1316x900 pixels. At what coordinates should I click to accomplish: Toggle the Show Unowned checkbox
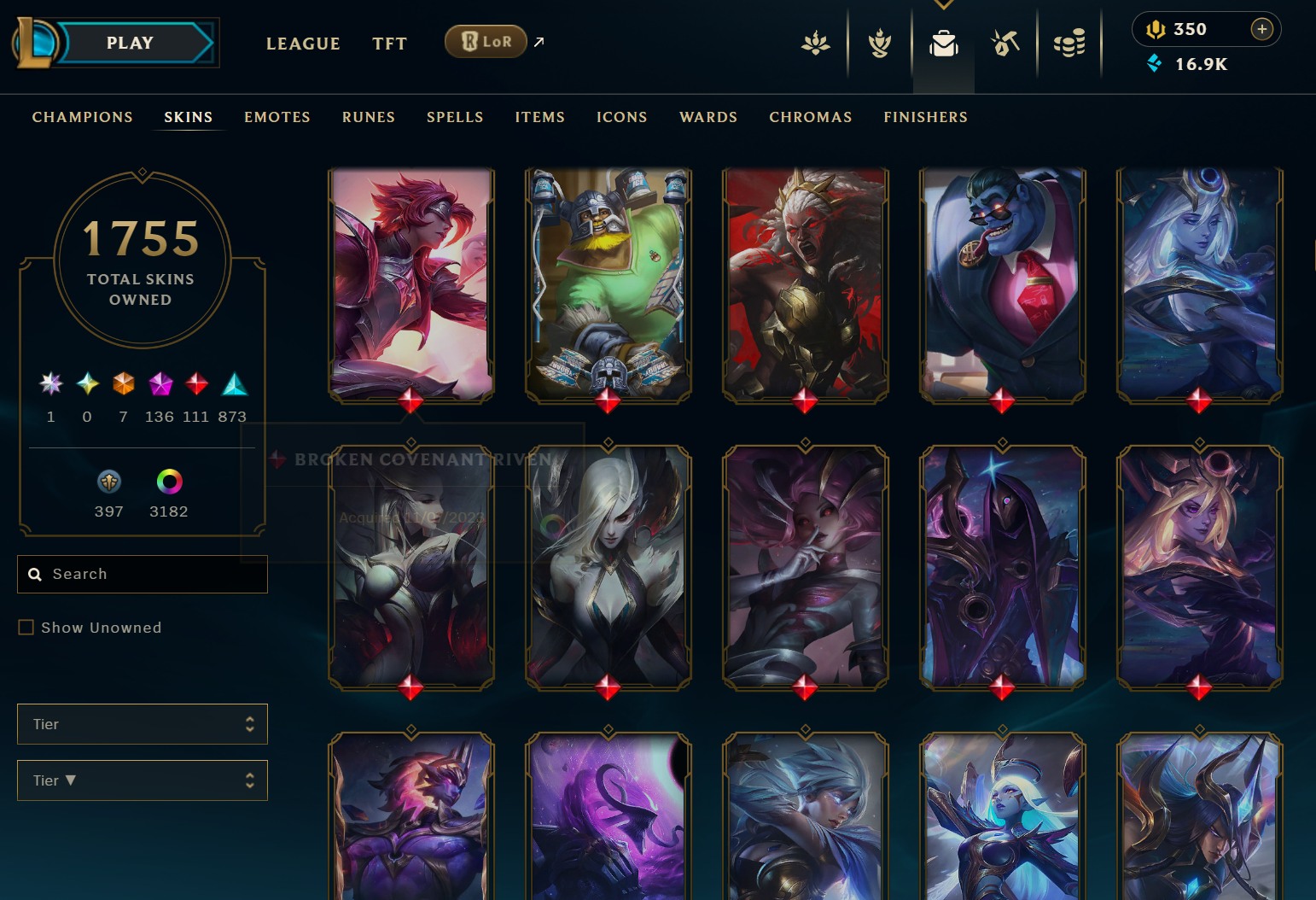(26, 628)
